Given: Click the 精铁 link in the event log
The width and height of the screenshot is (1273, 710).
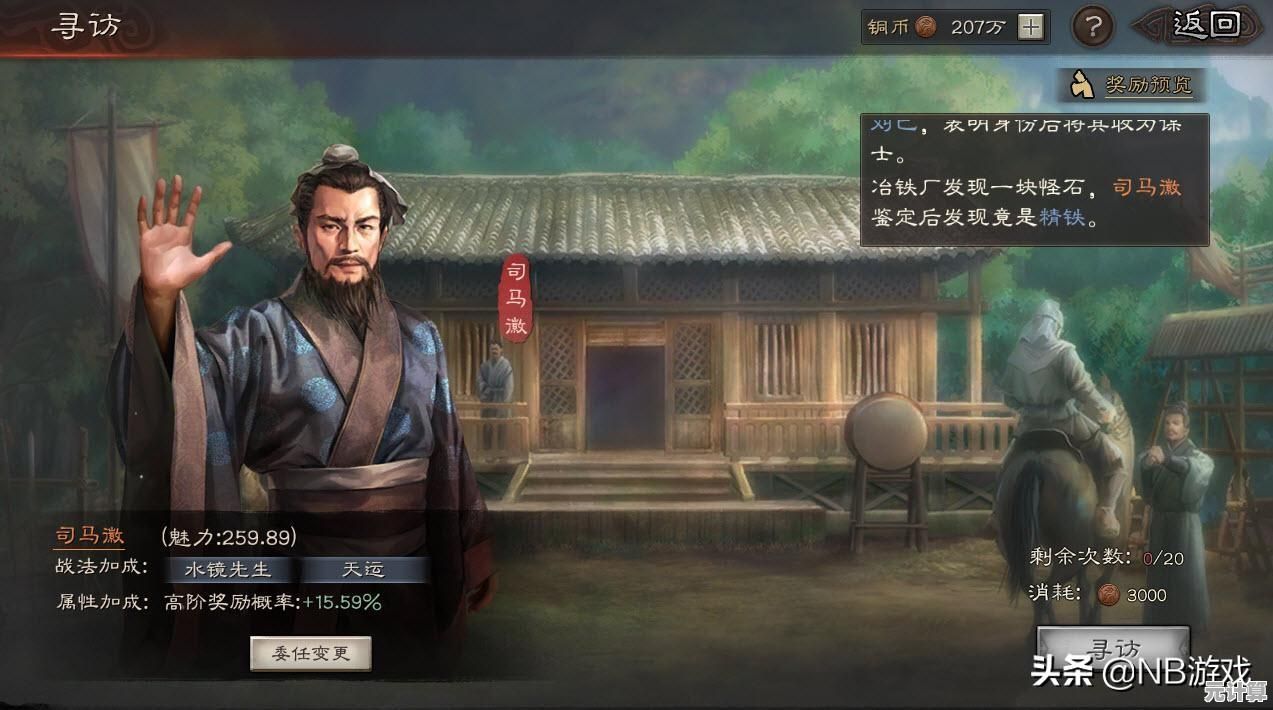Looking at the screenshot, I should (1061, 217).
